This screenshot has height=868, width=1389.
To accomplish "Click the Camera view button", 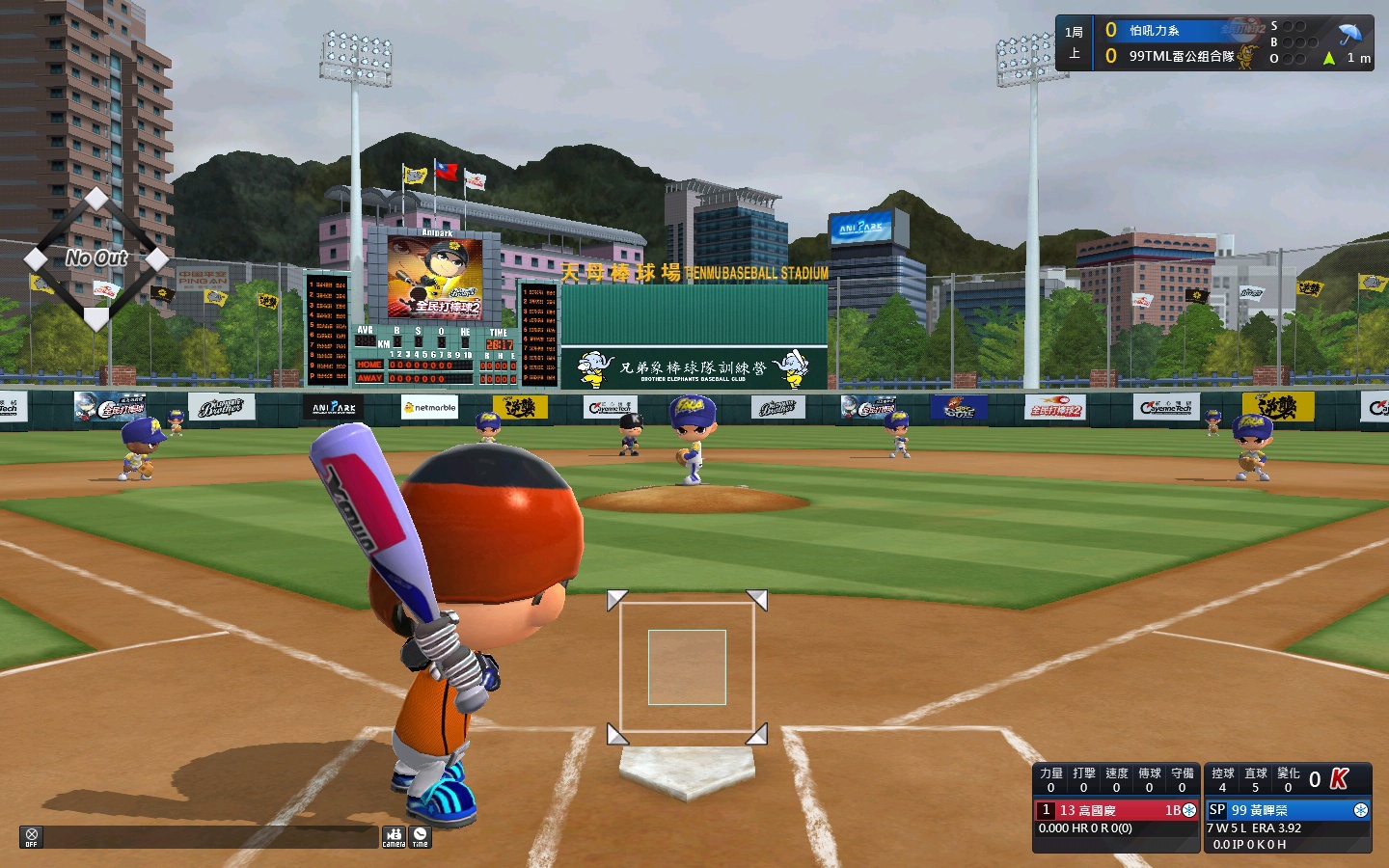I will coord(394,836).
